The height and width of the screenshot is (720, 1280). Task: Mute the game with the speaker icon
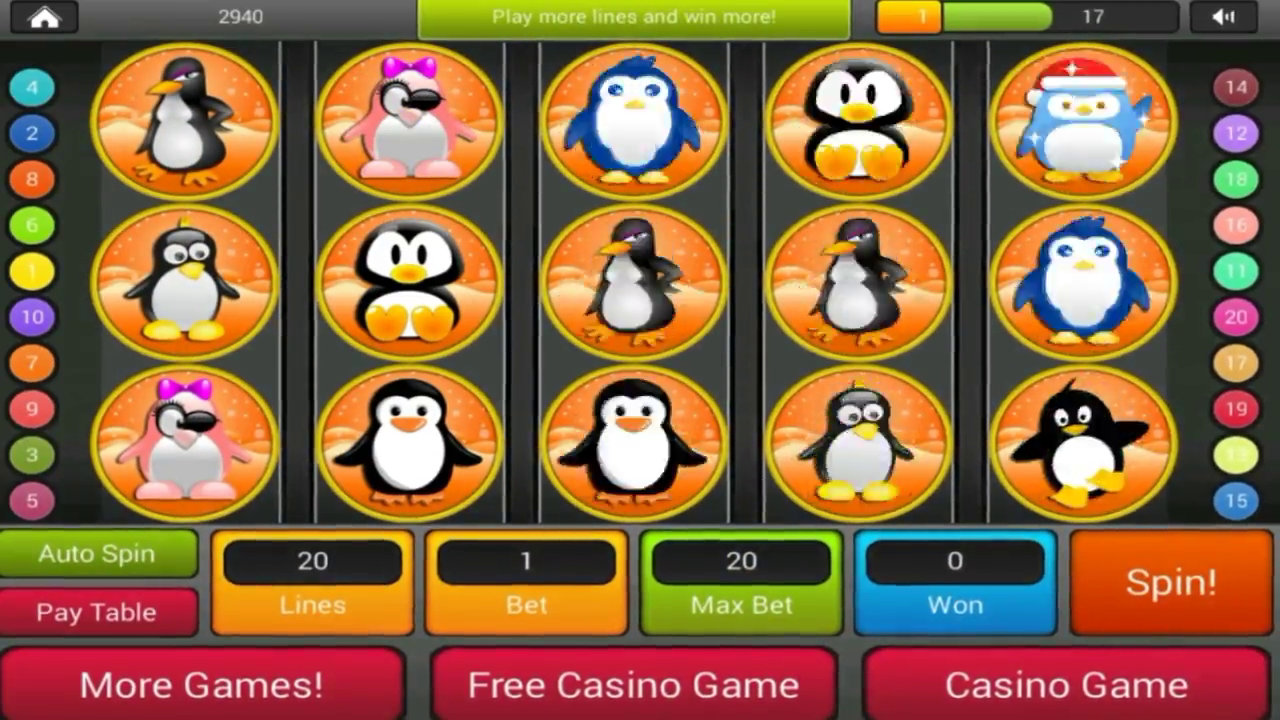click(1224, 17)
